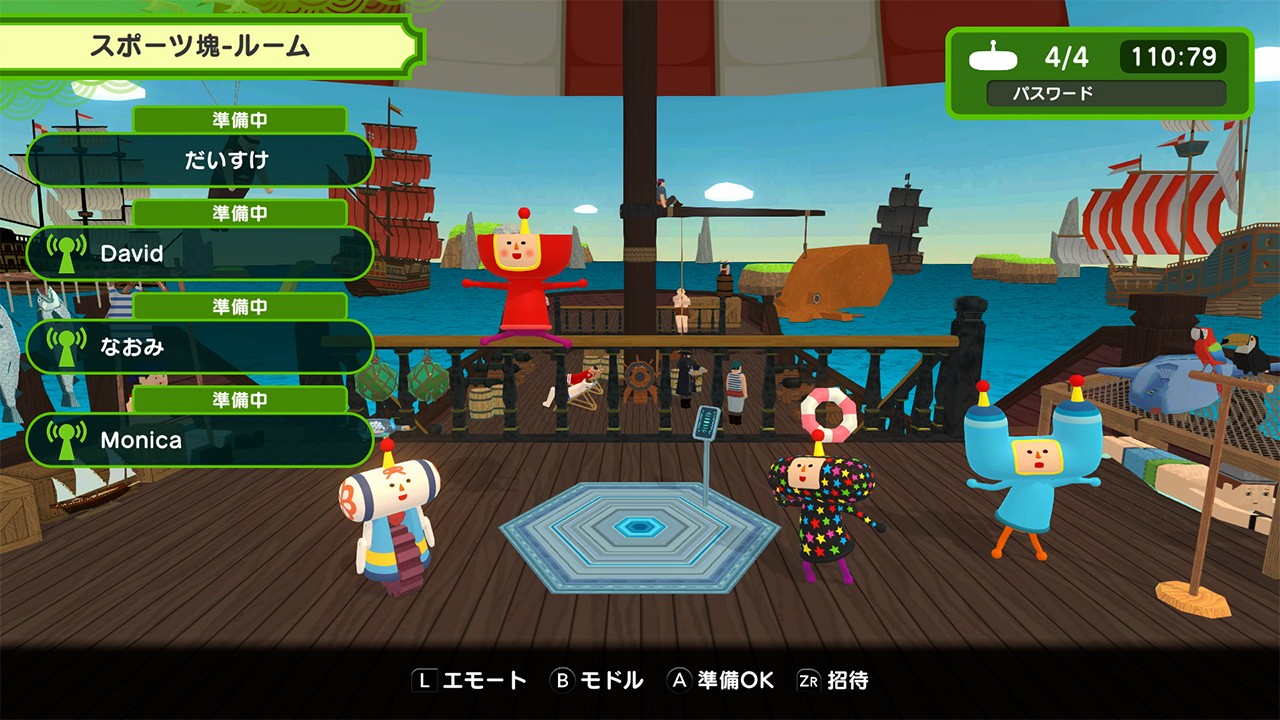
Task: Select Monica in the player list
Action: (200, 440)
